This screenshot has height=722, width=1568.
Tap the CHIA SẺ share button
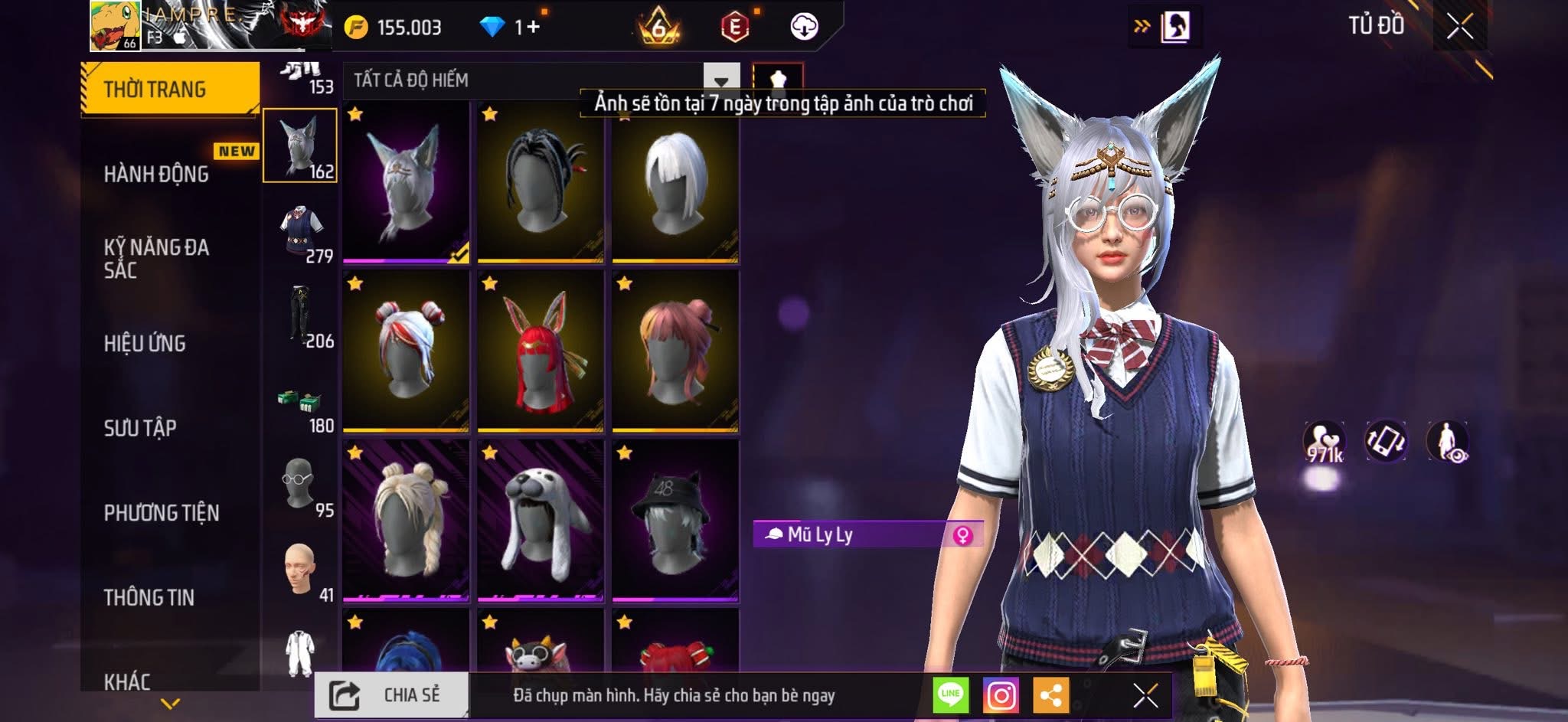[391, 695]
